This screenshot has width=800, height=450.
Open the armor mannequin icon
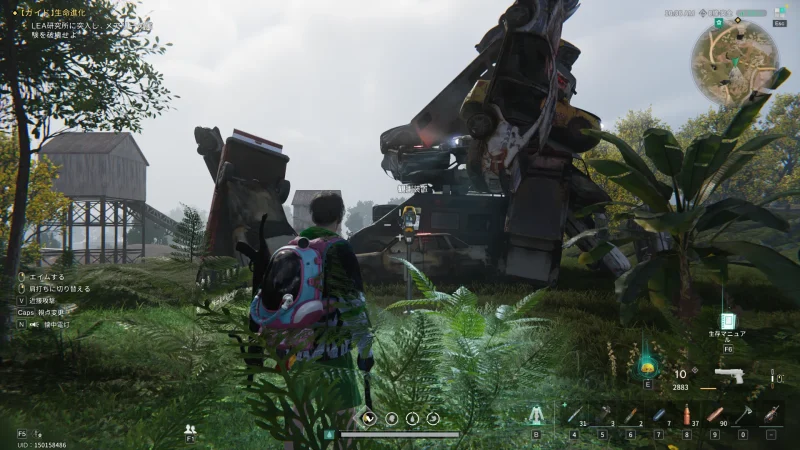536,415
